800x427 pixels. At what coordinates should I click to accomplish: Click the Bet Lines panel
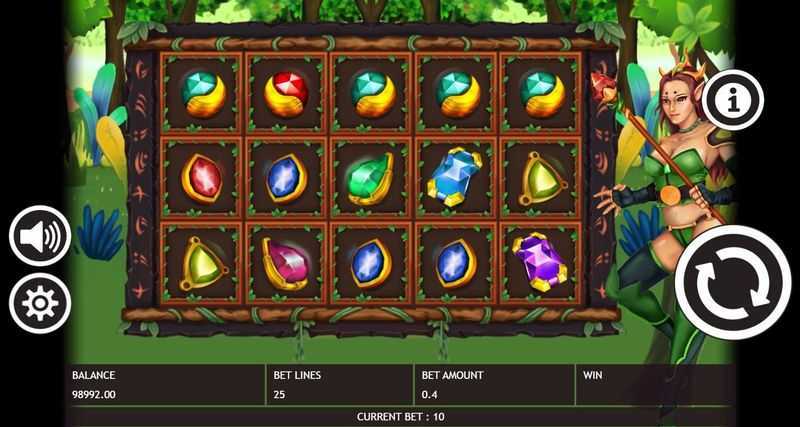pos(341,385)
